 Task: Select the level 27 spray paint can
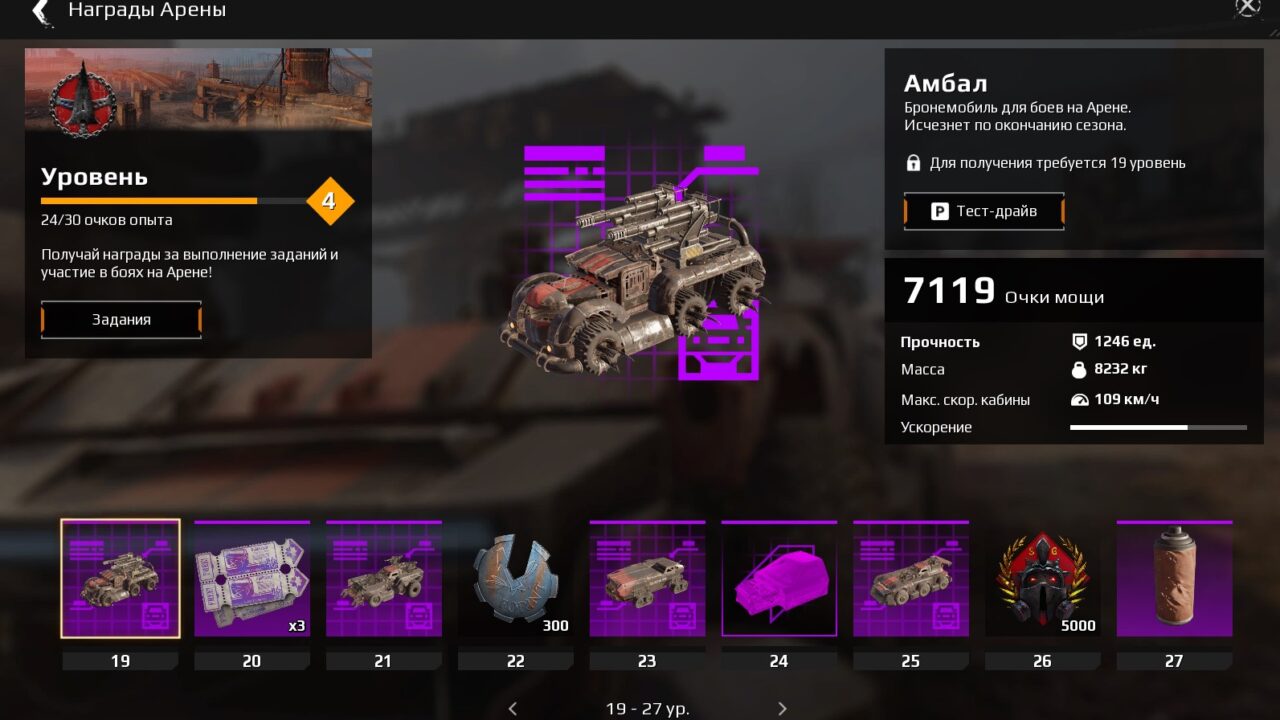coord(1174,579)
